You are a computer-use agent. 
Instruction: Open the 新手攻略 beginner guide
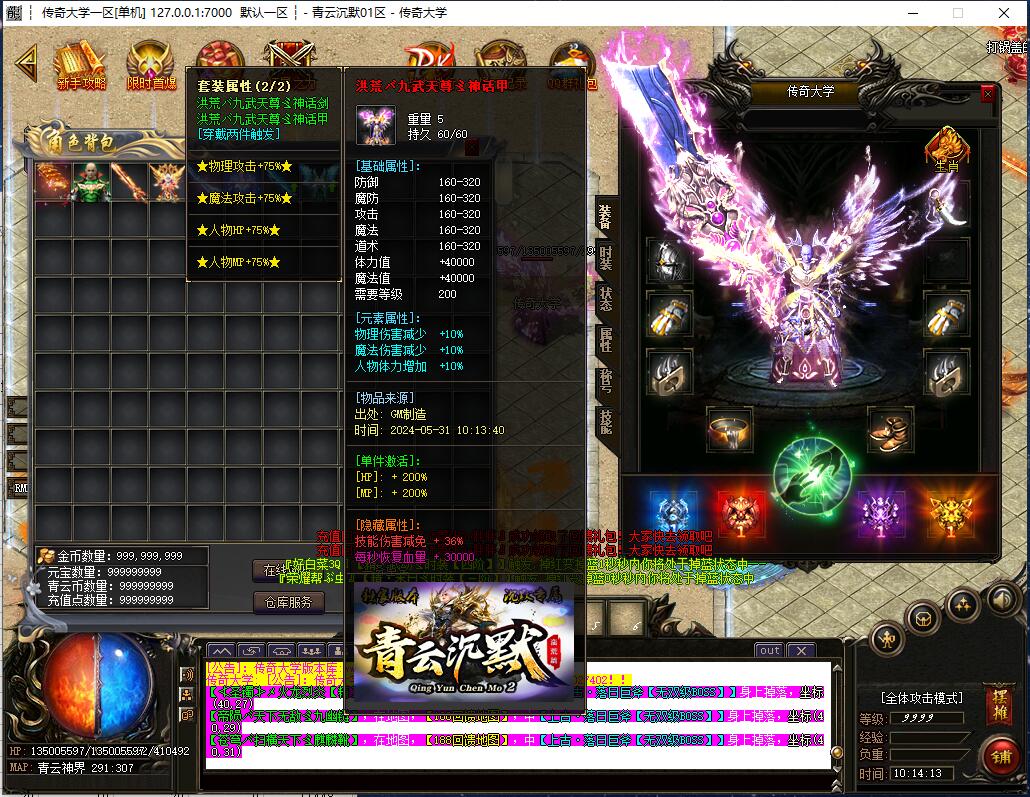coord(80,65)
